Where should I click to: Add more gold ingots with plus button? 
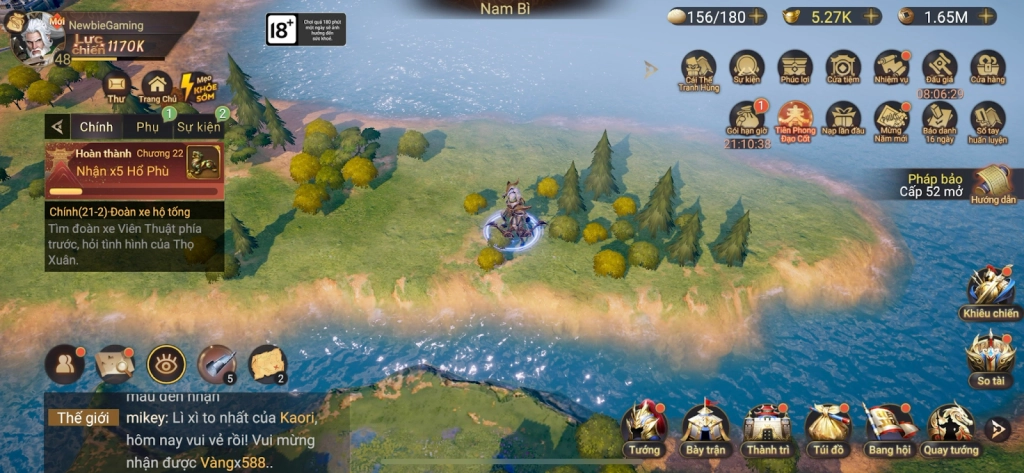coord(871,16)
